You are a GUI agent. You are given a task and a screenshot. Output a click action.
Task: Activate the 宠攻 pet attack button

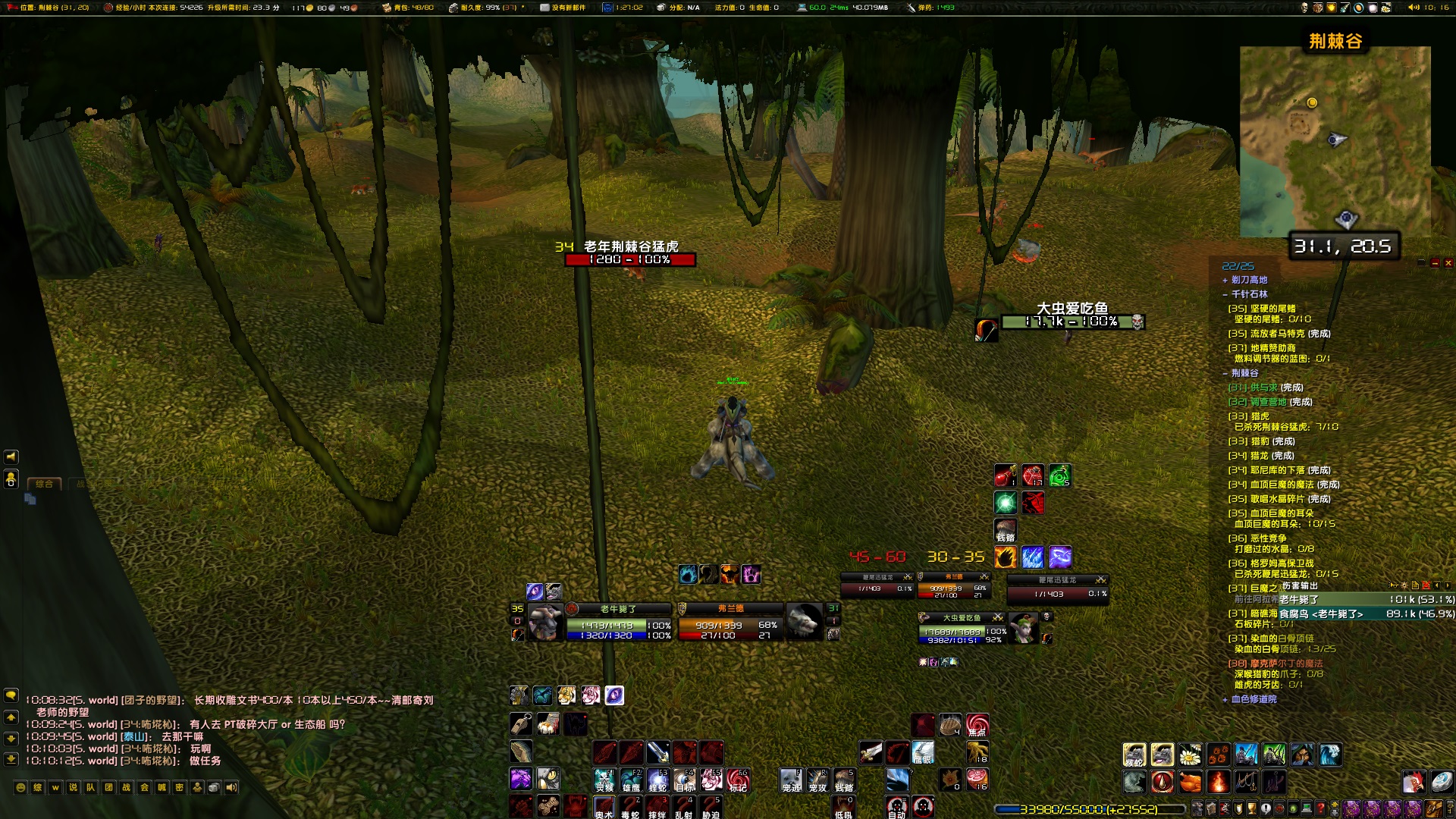817,780
